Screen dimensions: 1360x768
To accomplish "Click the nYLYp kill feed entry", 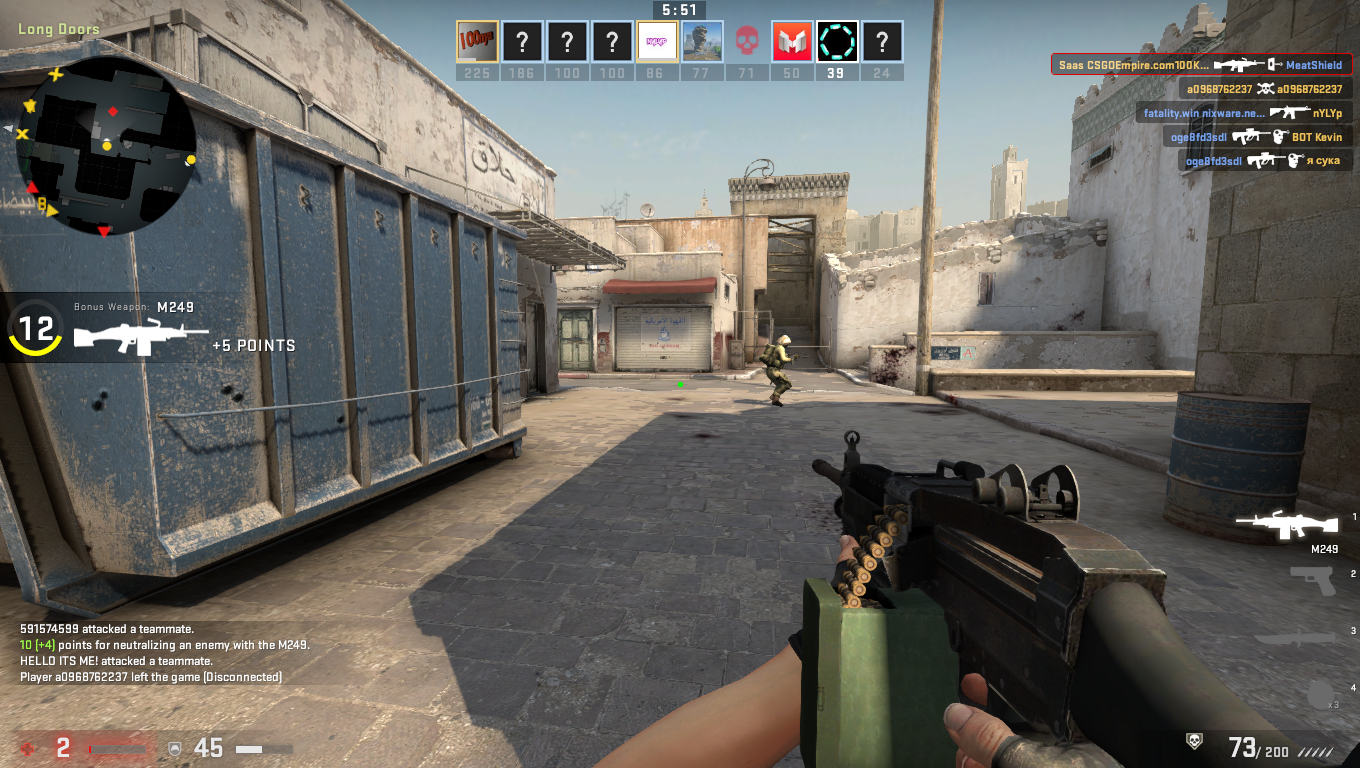I will point(1244,113).
